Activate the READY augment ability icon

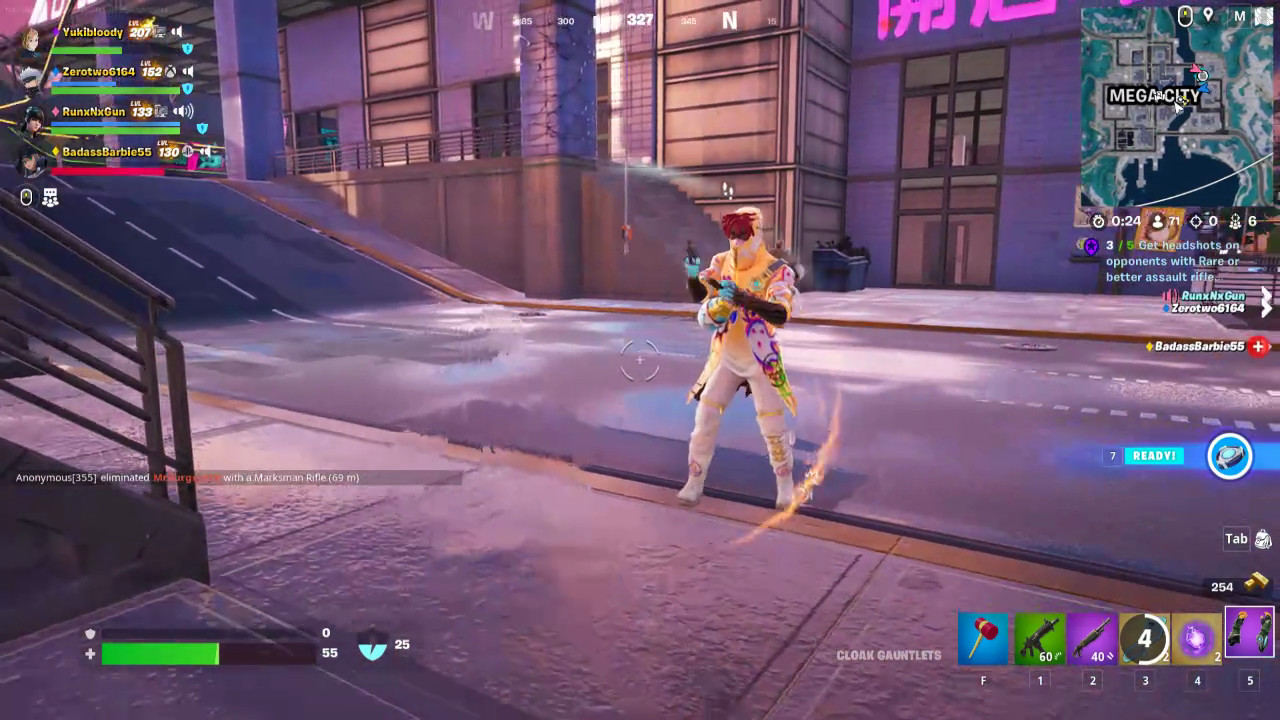pos(1229,457)
